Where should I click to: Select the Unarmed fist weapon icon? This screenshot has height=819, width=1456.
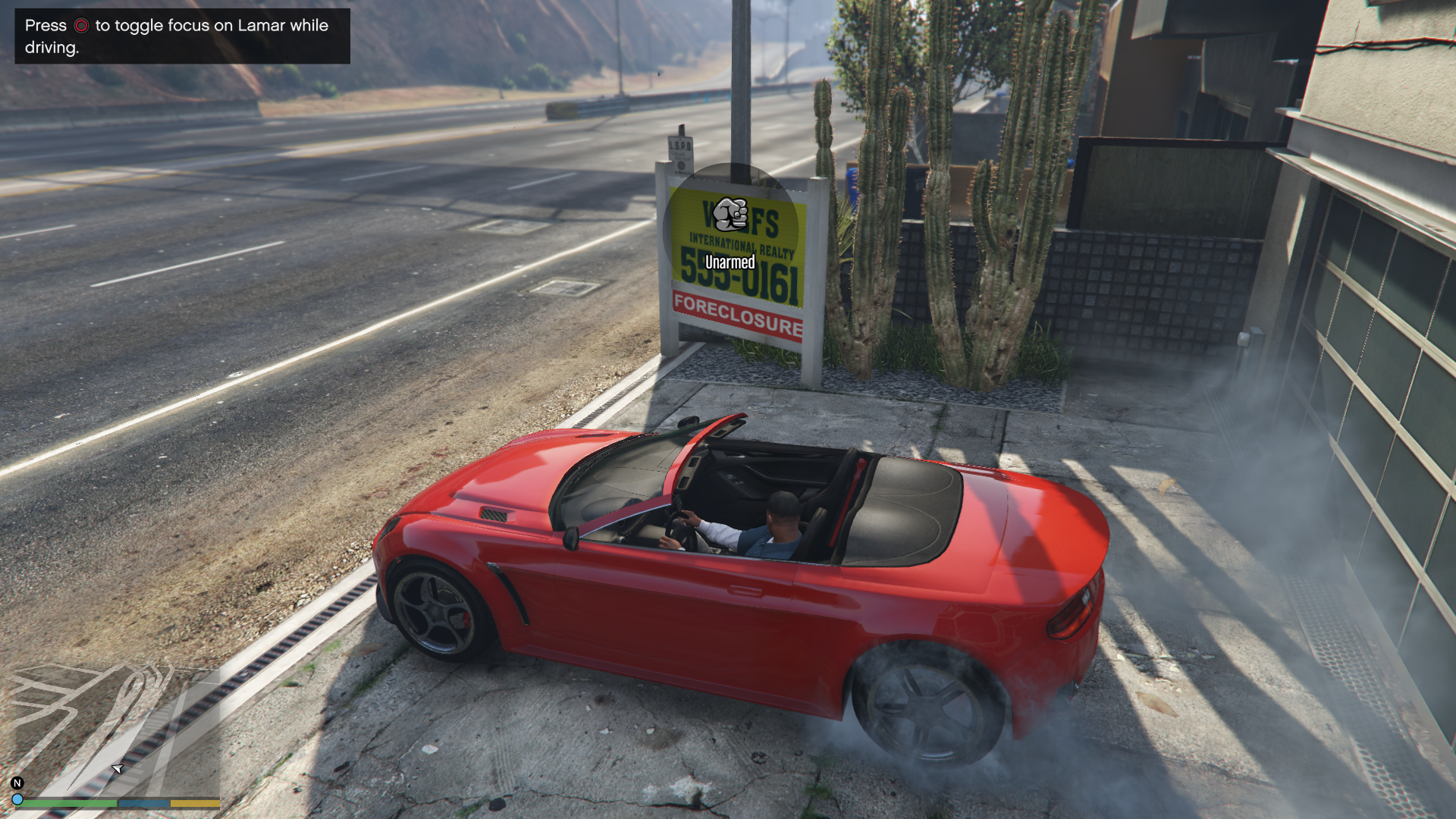click(x=730, y=215)
